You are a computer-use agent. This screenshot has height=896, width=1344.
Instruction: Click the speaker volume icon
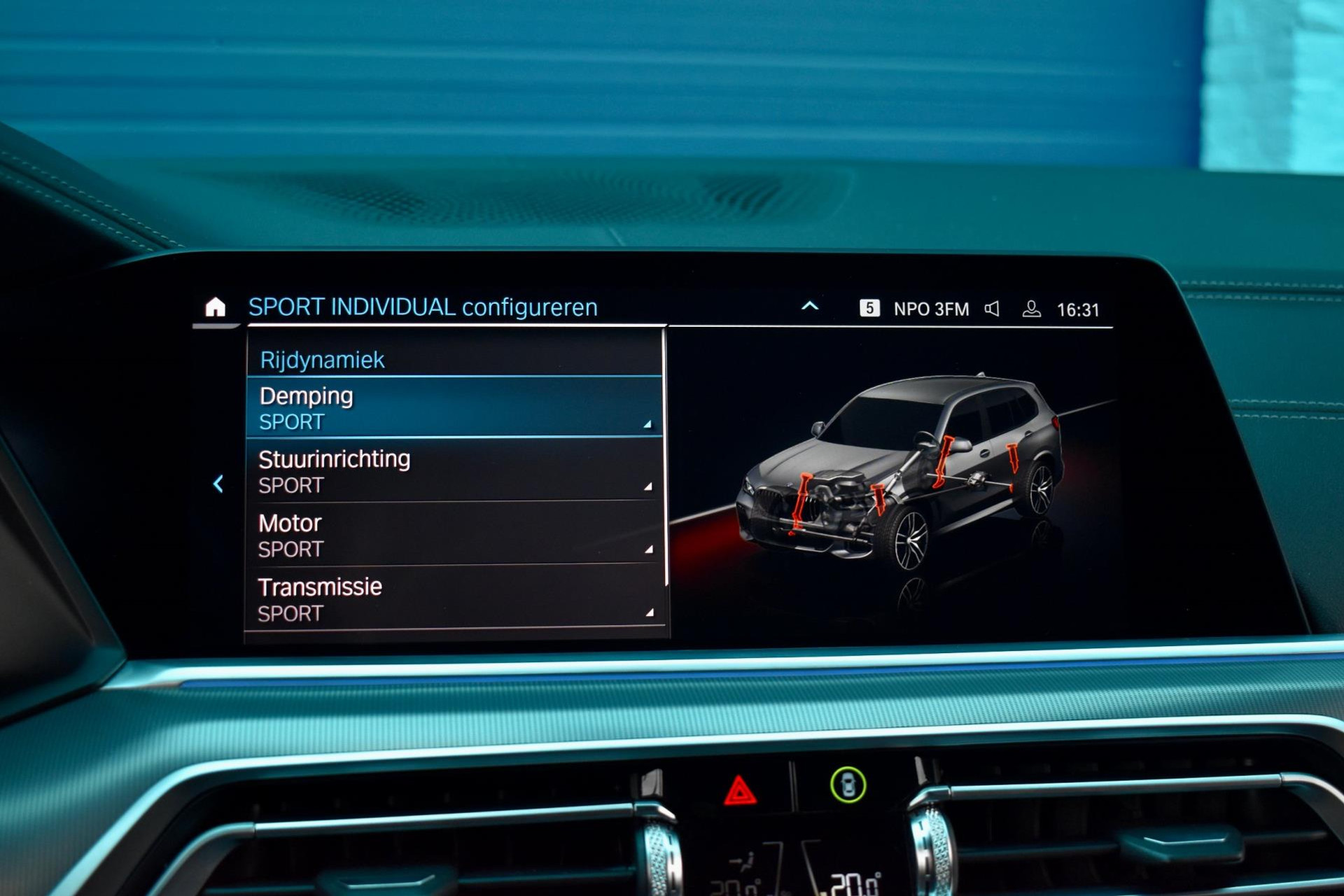(x=992, y=309)
